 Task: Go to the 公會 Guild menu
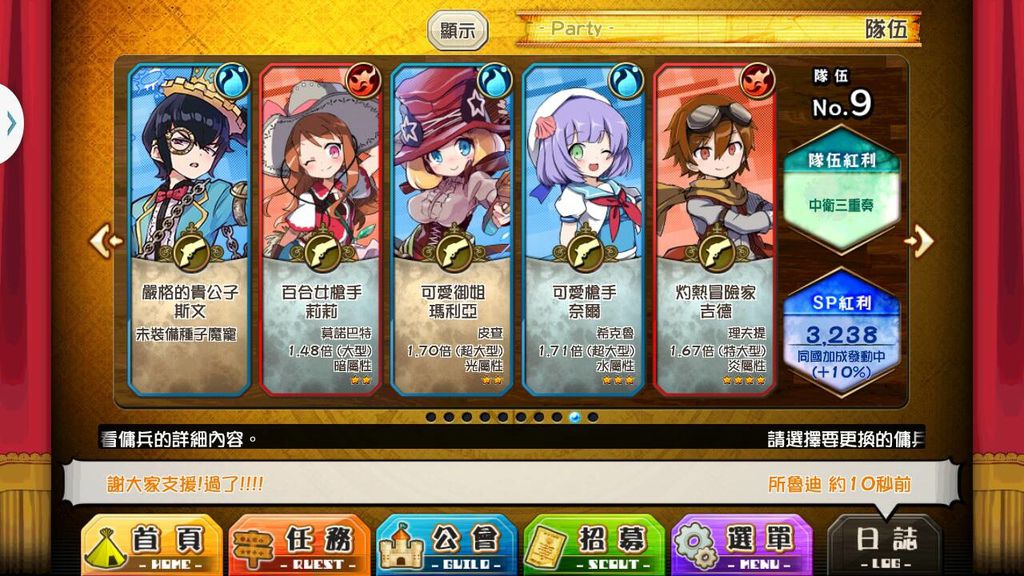(x=446, y=545)
